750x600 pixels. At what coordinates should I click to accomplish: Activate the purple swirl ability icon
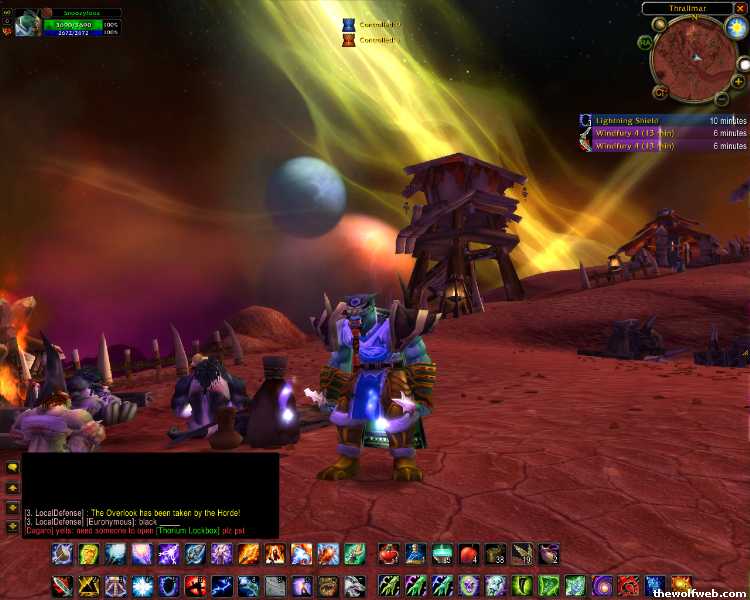[603, 585]
